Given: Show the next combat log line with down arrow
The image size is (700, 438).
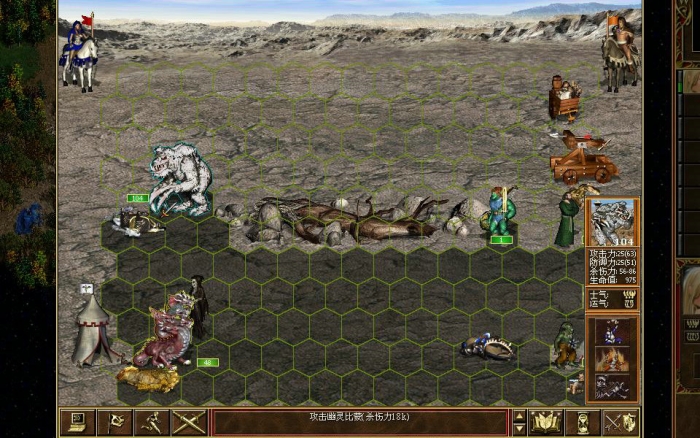Looking at the screenshot, I should point(518,429).
